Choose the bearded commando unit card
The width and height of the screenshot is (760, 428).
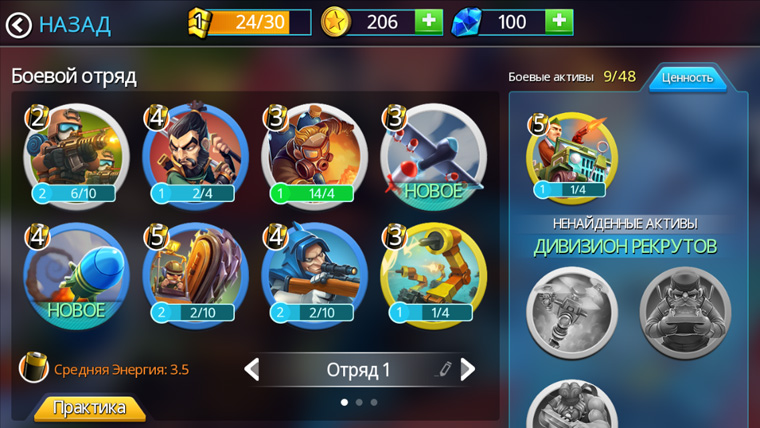coord(195,156)
